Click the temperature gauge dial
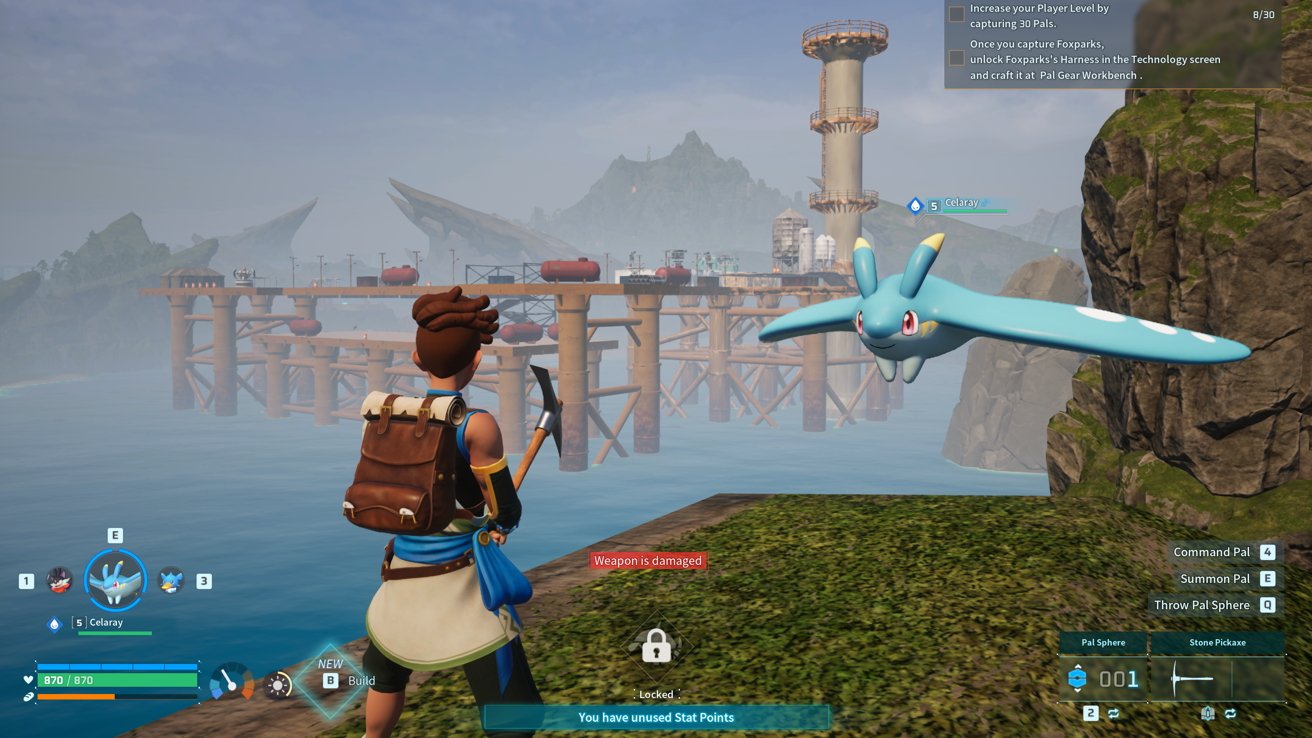 [x=231, y=682]
